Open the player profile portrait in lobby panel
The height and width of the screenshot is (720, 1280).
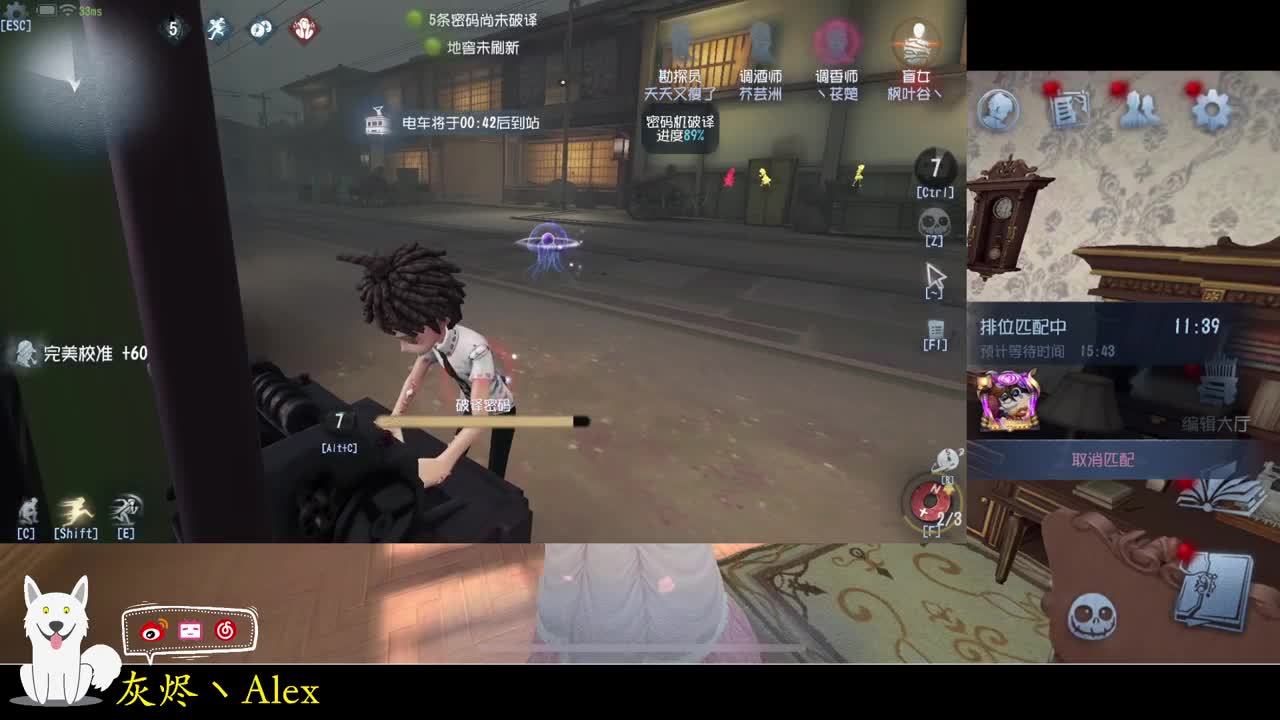(x=1001, y=109)
